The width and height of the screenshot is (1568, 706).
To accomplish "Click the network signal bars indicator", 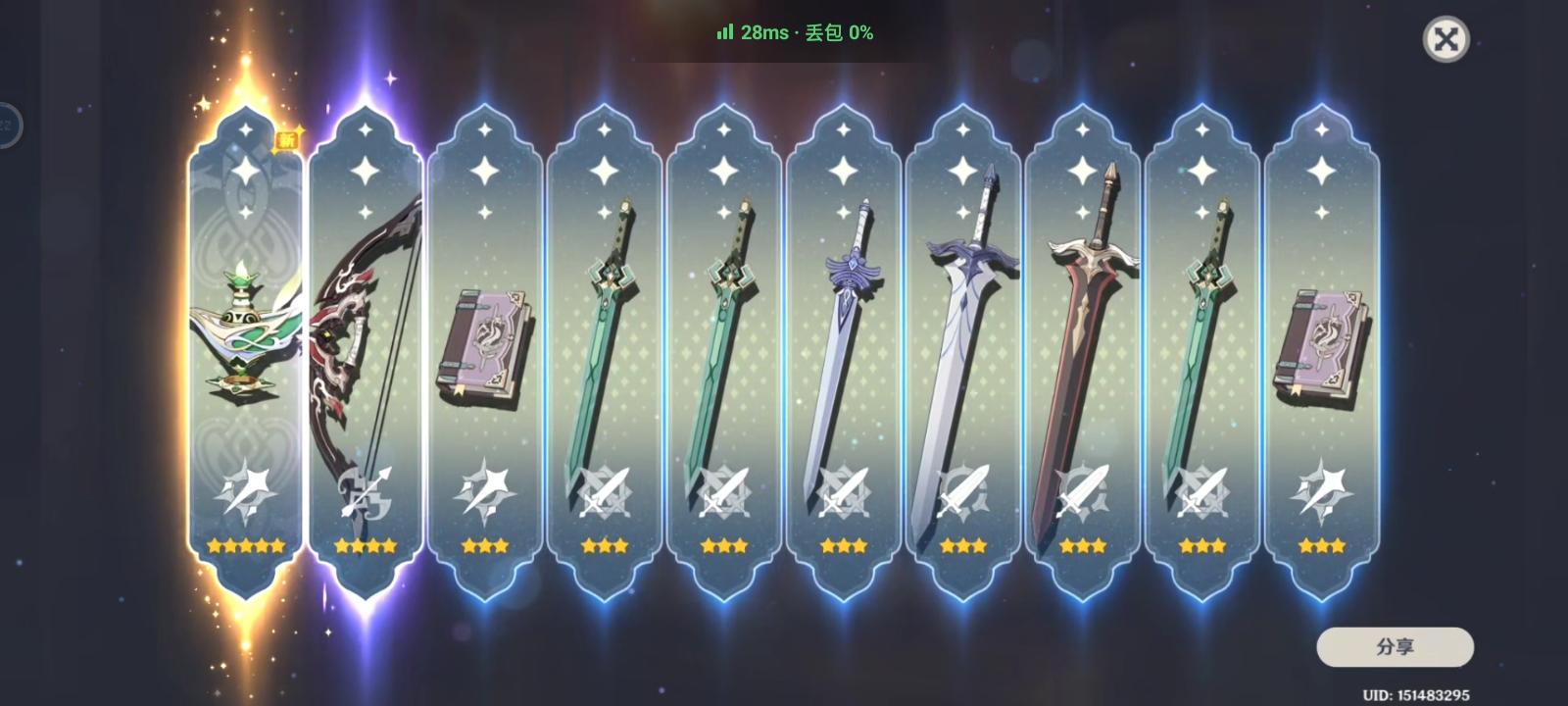I will tap(725, 31).
